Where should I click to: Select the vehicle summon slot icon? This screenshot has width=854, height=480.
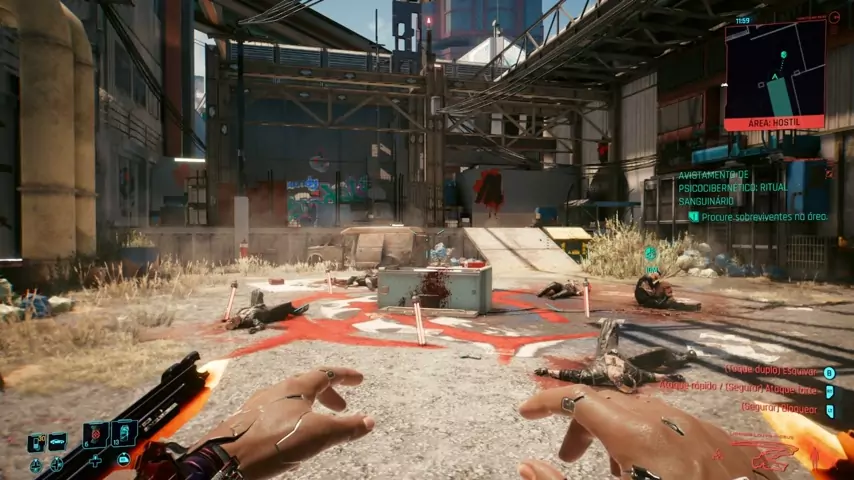click(58, 441)
